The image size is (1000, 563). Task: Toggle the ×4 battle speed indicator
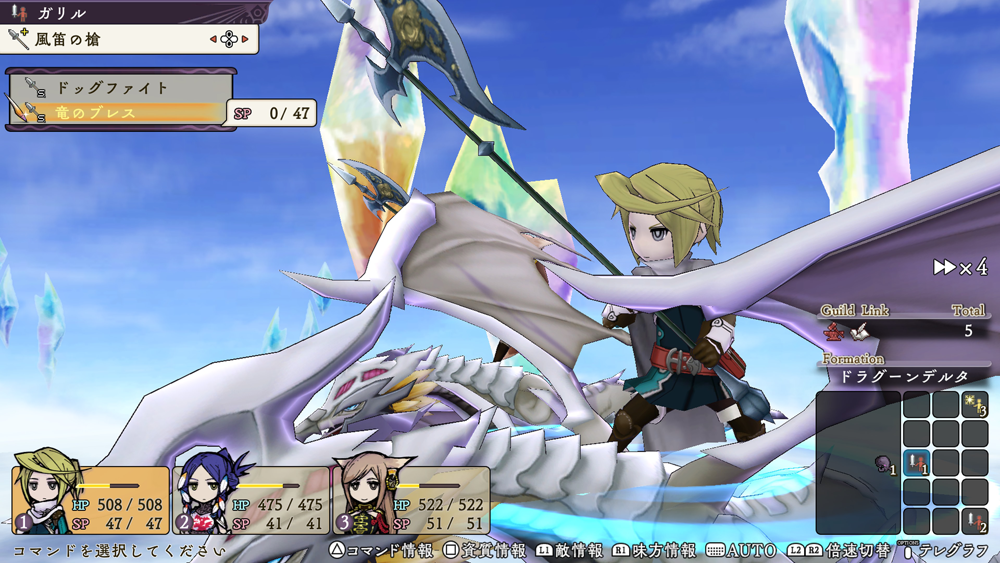[960, 267]
